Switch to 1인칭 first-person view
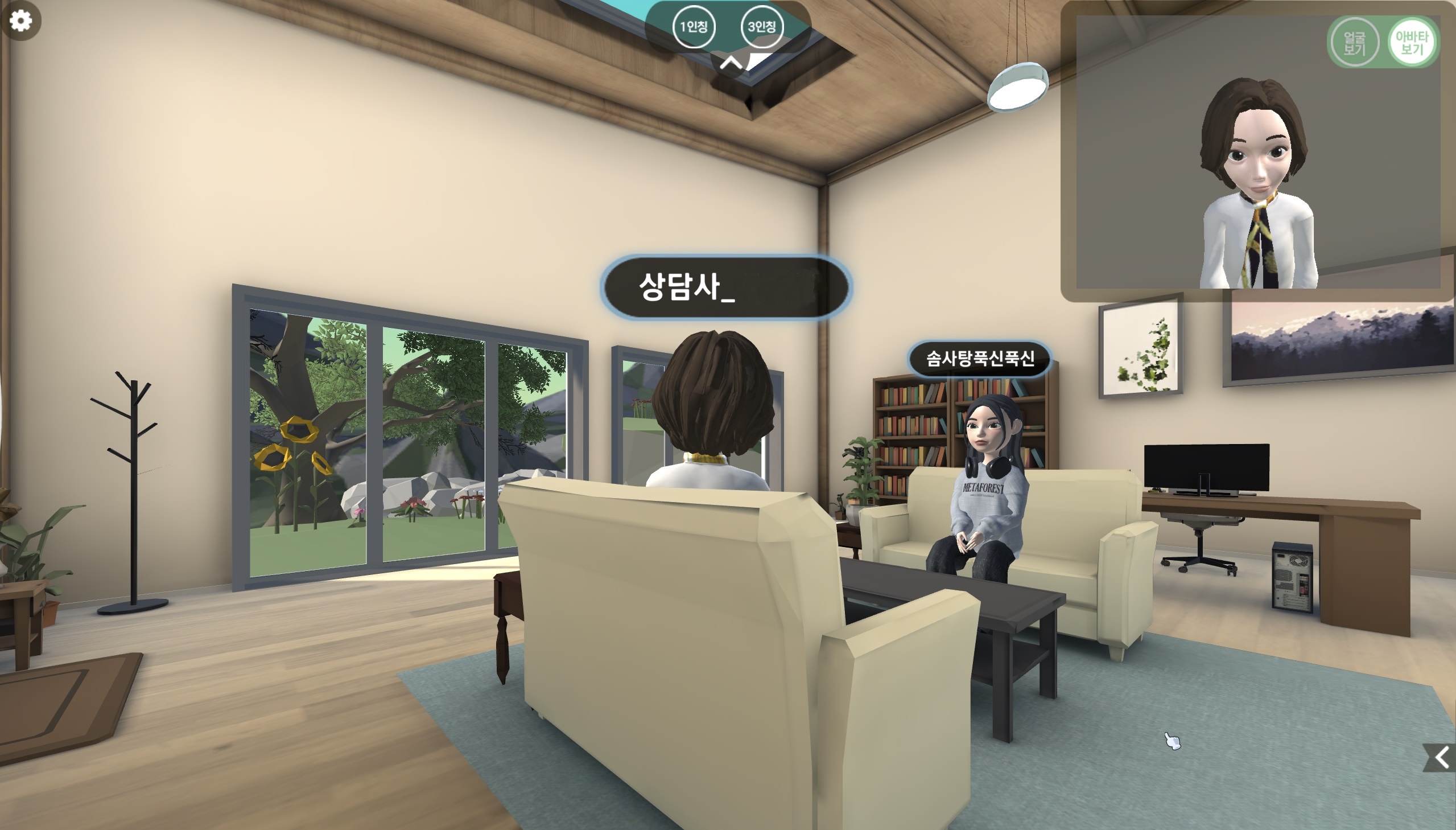Screen dimensions: 1456x830 [693, 27]
